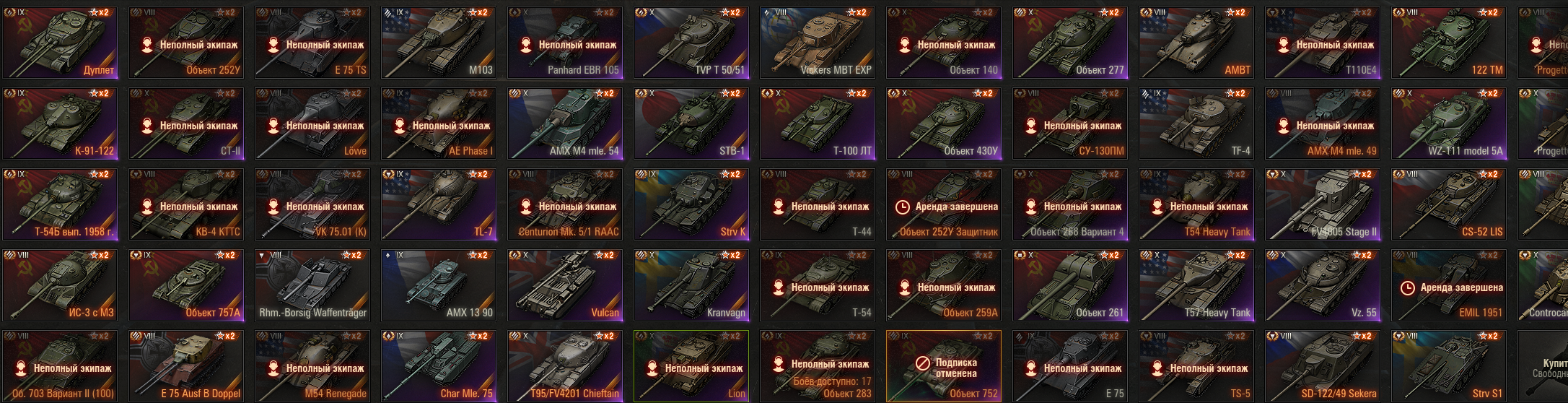
Task: Select the FV4005 Stage II tank destroyer
Action: coord(1323,204)
